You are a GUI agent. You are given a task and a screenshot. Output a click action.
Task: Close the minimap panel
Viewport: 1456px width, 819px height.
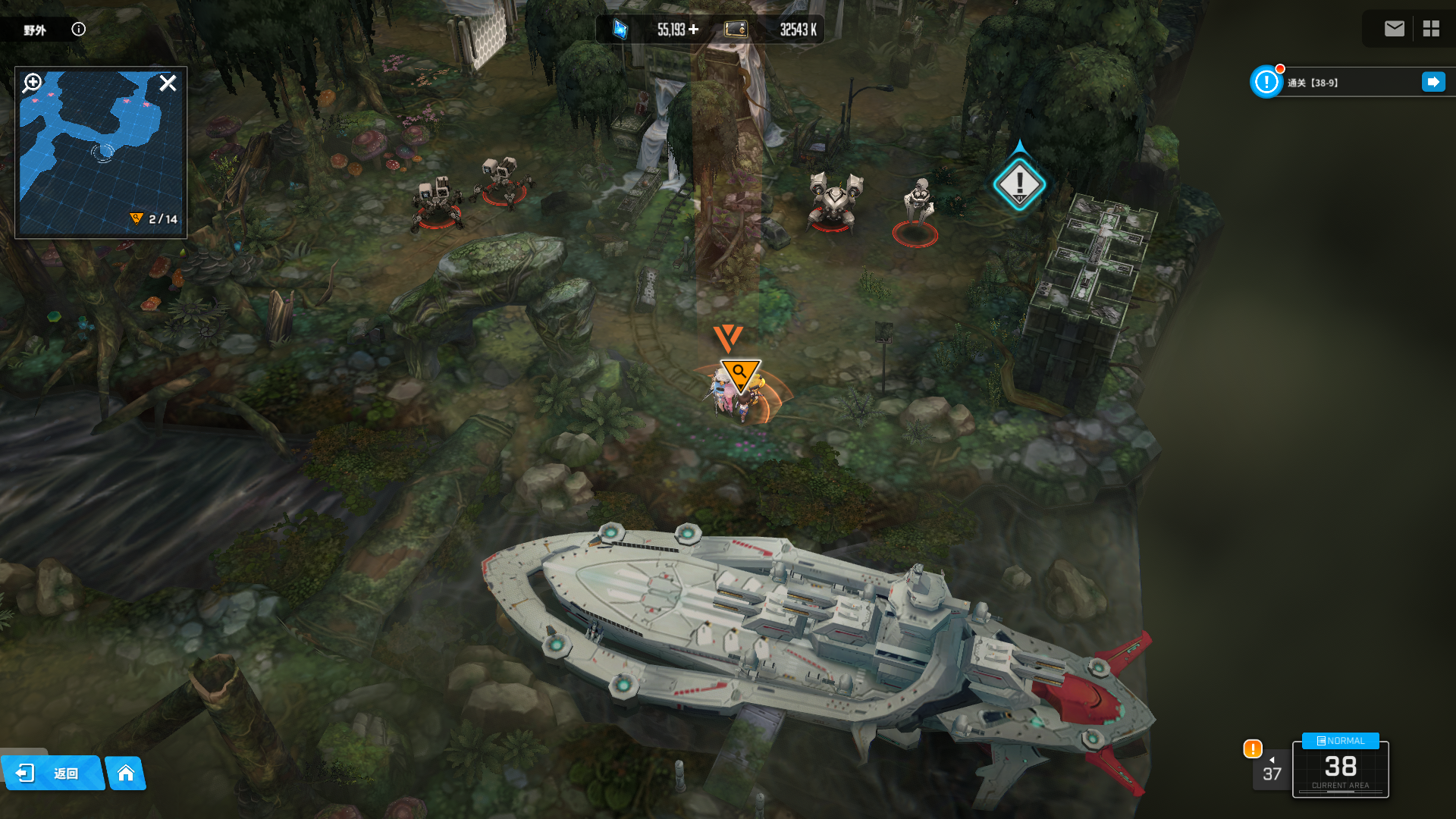[168, 83]
